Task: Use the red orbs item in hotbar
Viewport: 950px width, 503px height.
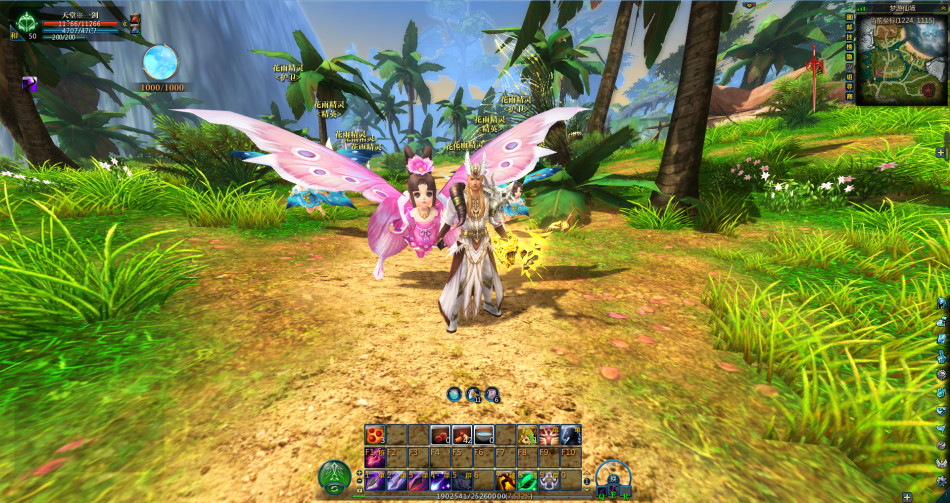Action: (x=374, y=435)
